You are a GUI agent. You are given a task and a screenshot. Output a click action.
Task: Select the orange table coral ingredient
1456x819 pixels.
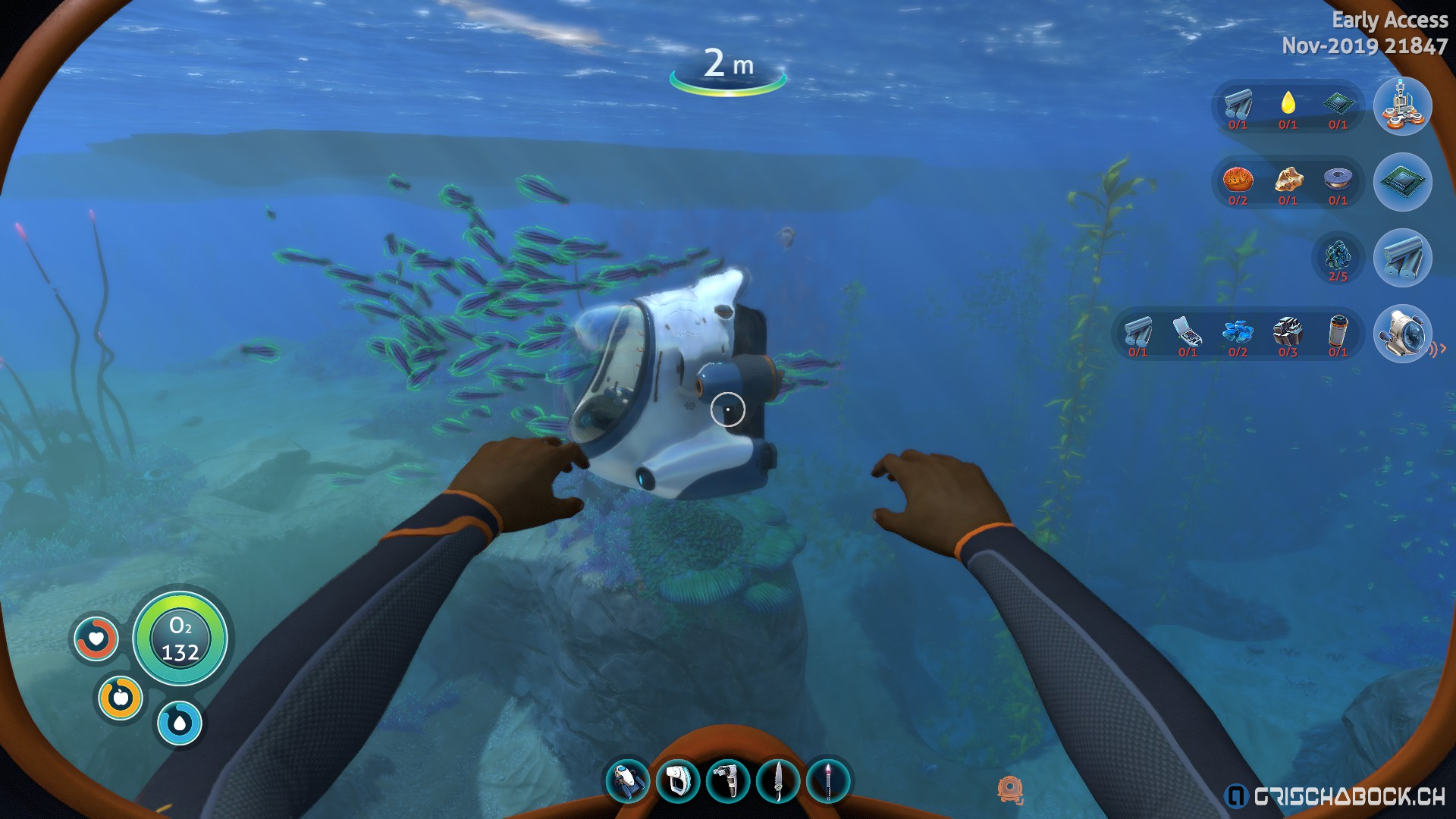(1238, 180)
